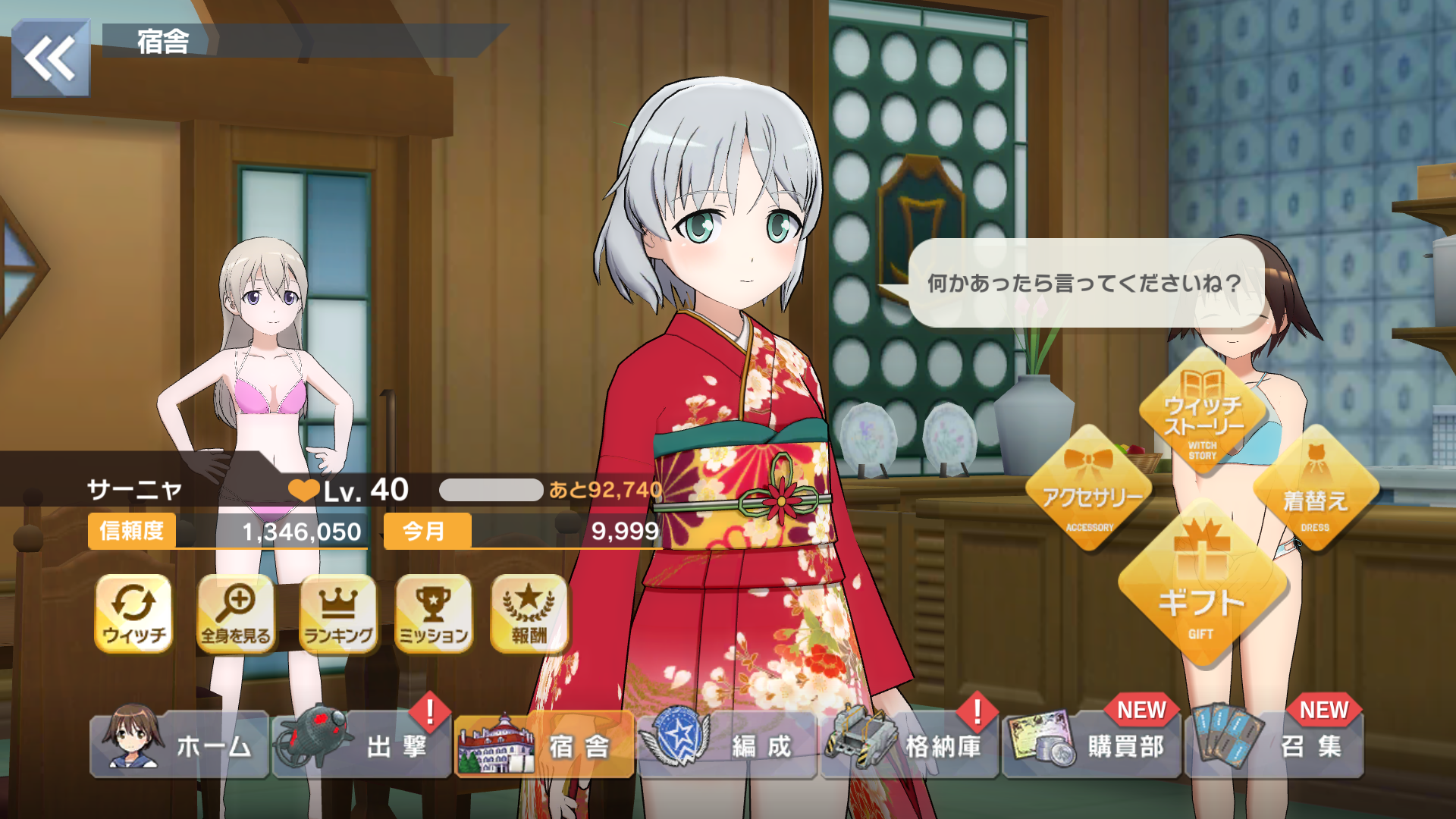Switch witch with the ウィッチ button
This screenshot has height=819, width=1456.
[x=134, y=613]
